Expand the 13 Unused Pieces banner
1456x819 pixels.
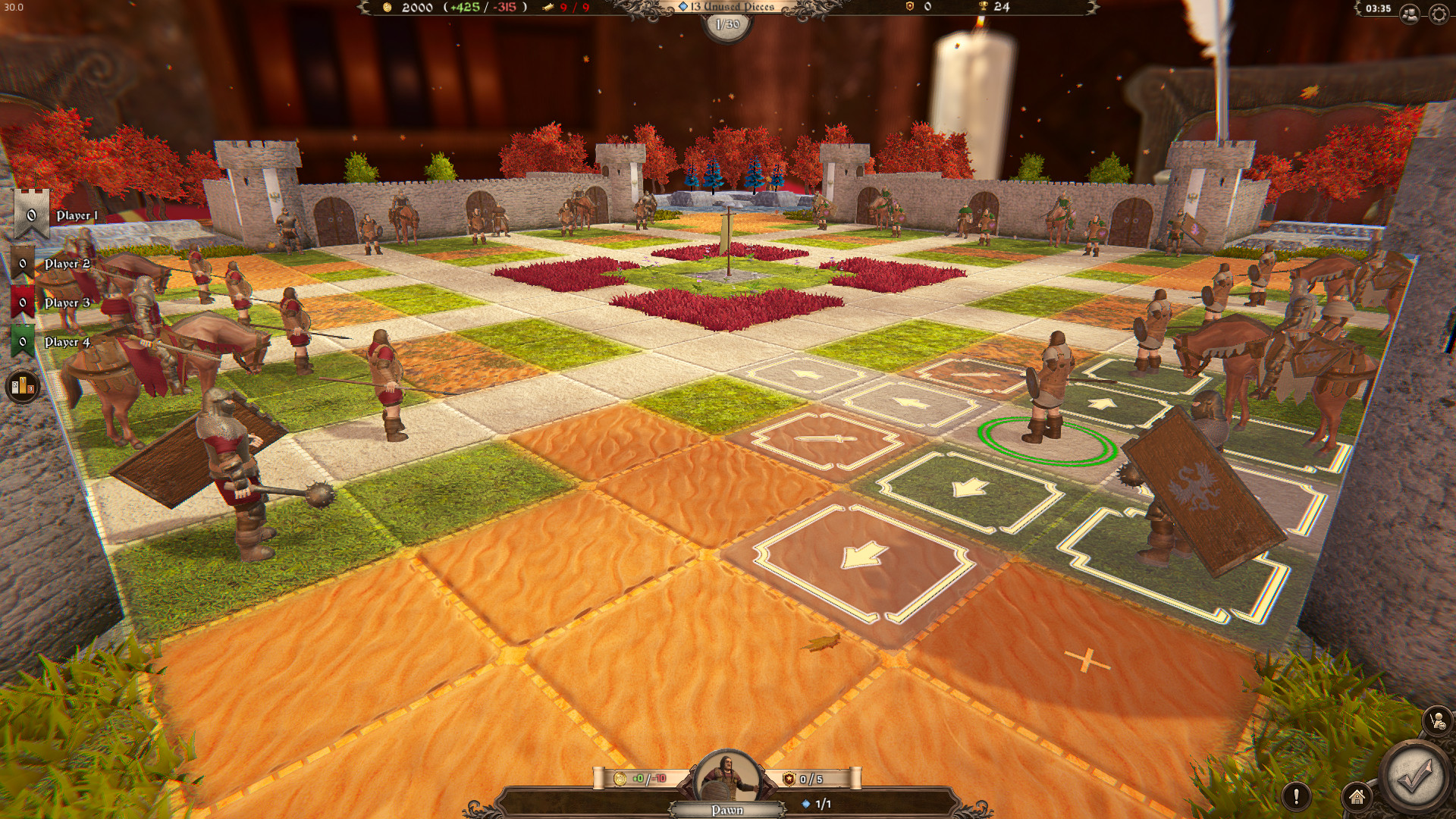tap(728, 8)
